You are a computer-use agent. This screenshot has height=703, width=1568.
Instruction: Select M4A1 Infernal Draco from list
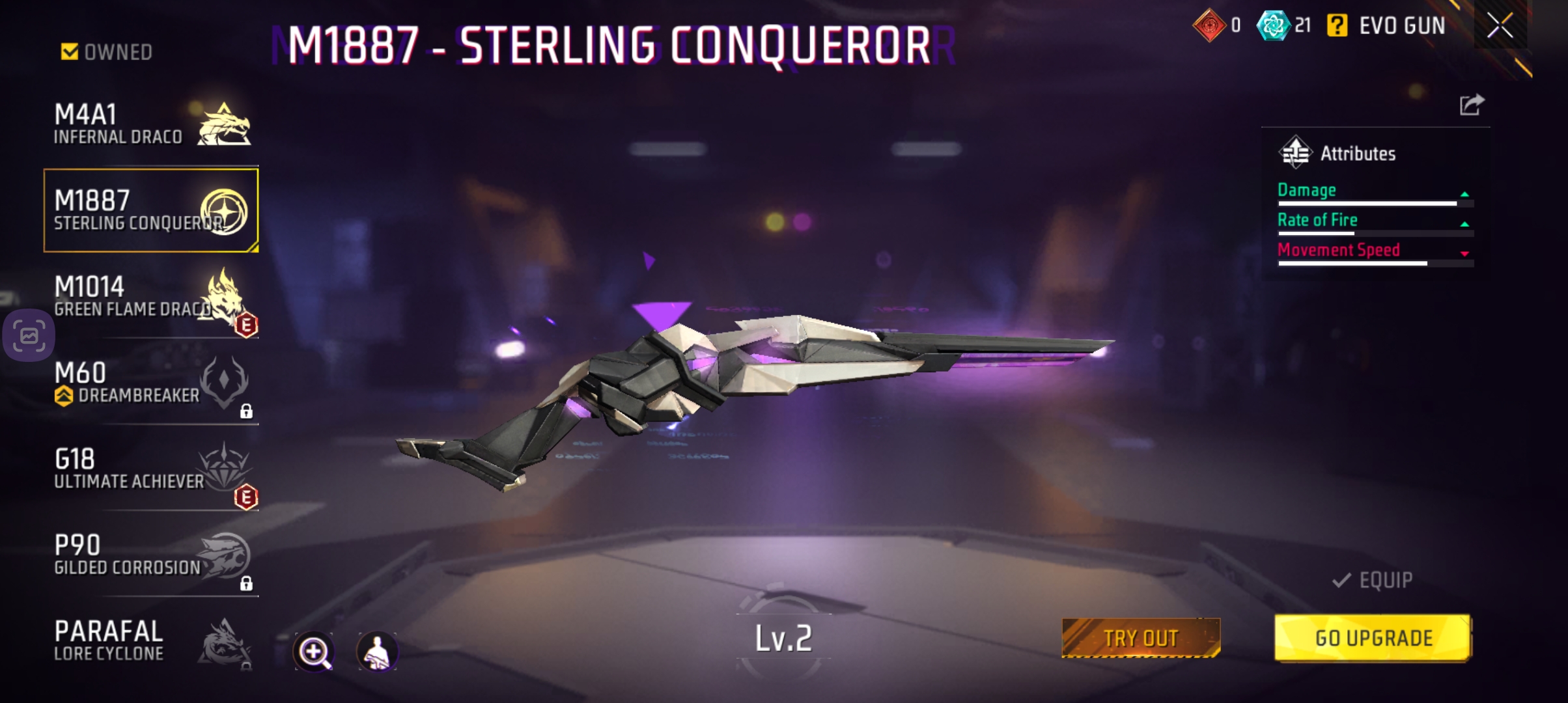(151, 124)
